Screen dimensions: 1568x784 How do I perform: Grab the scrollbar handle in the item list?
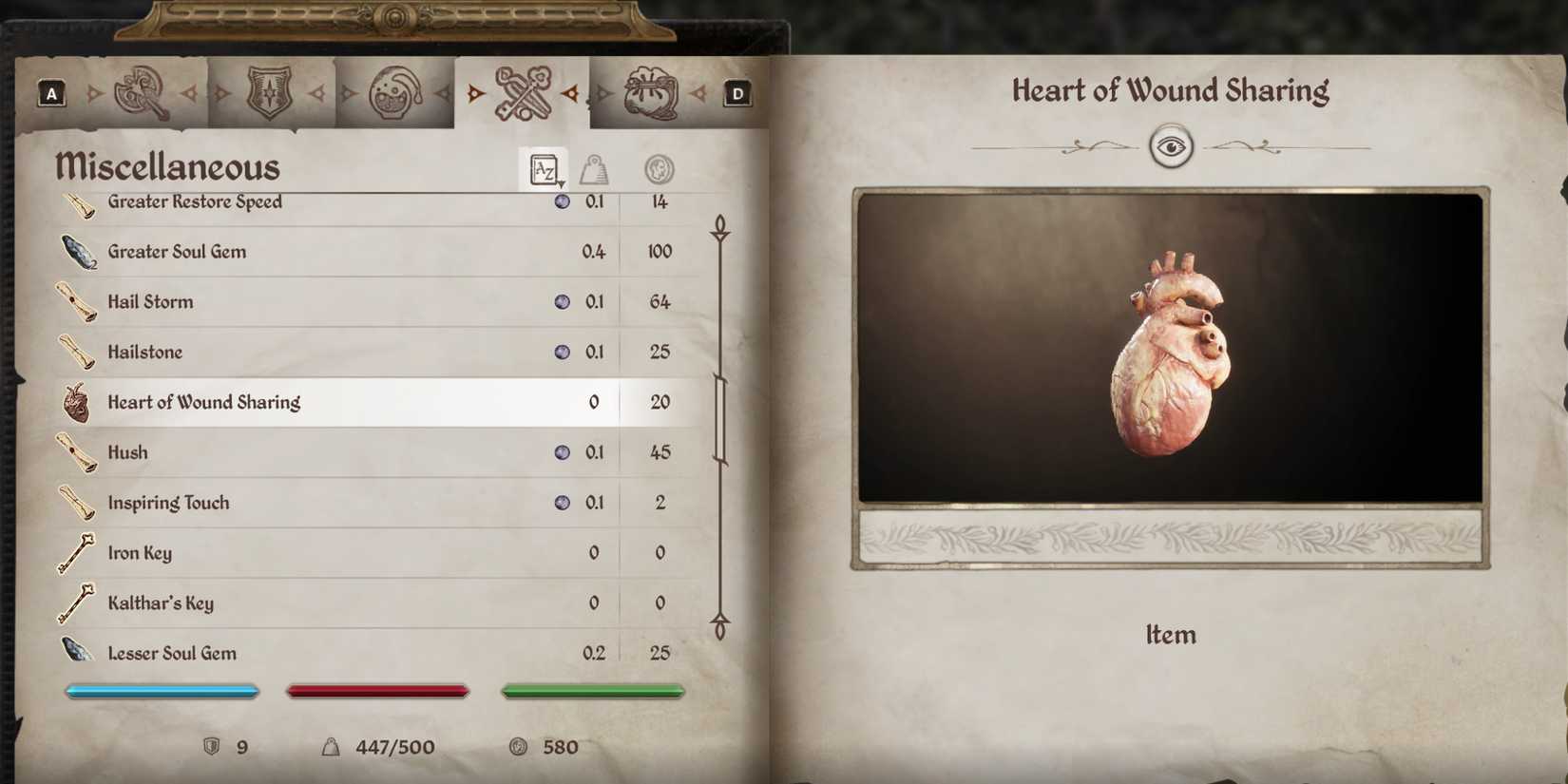point(720,418)
